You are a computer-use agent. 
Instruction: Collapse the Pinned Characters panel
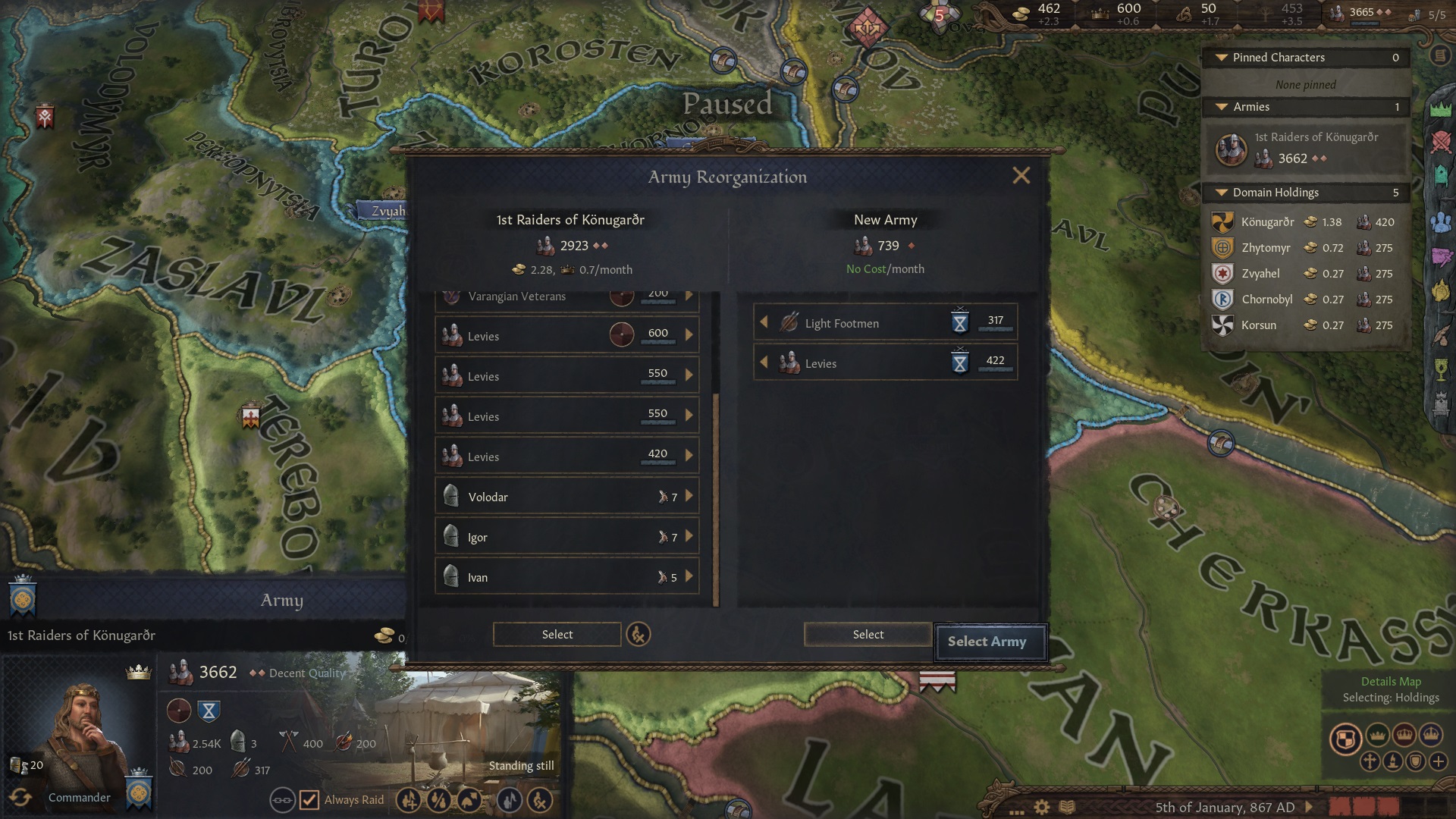pyautogui.click(x=1222, y=58)
